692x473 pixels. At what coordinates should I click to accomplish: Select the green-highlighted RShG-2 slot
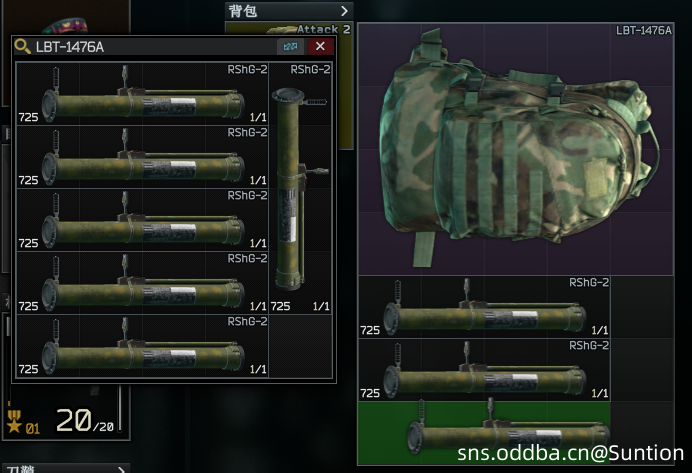click(x=484, y=432)
